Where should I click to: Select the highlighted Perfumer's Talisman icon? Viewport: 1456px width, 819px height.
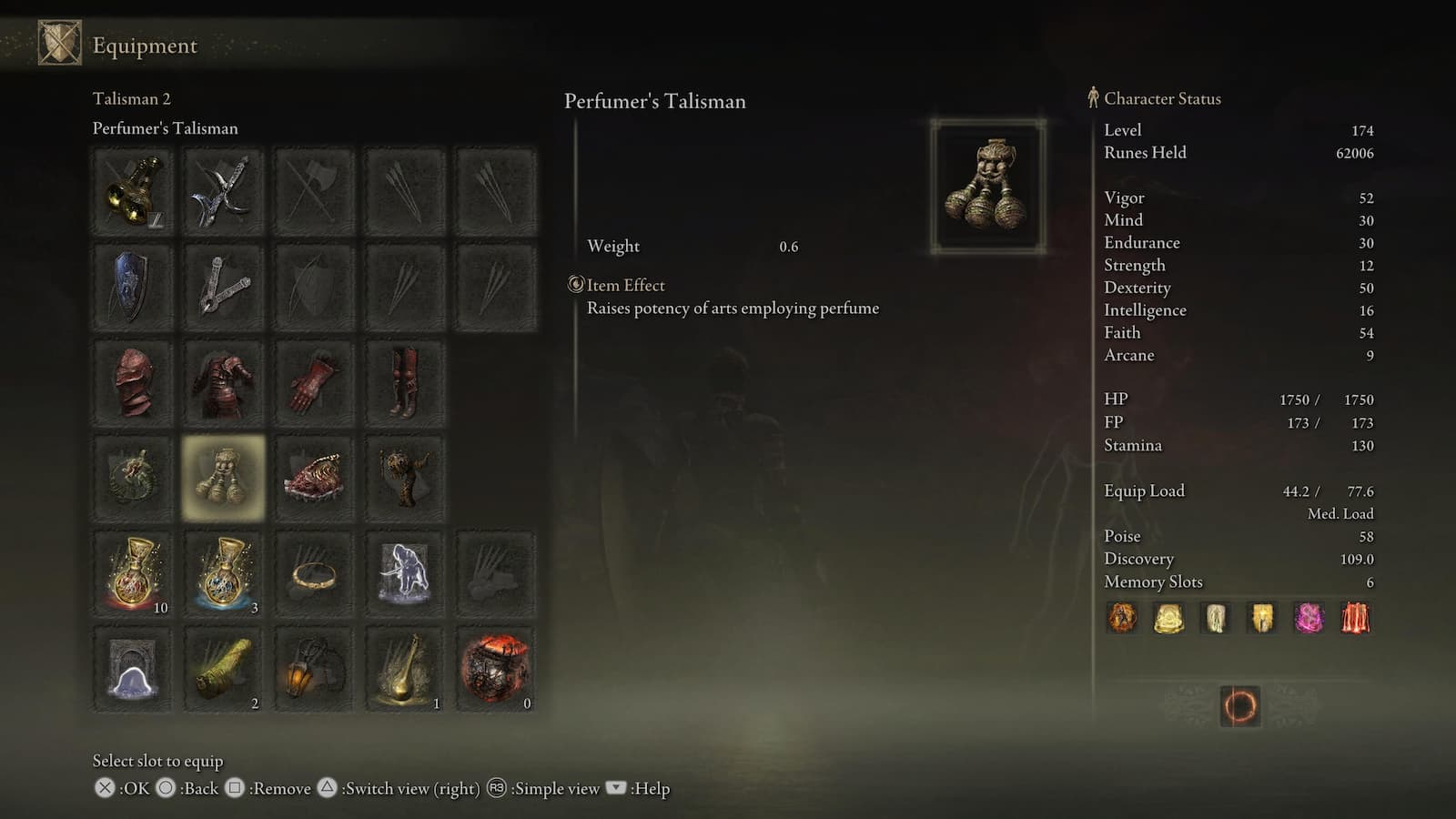click(223, 475)
